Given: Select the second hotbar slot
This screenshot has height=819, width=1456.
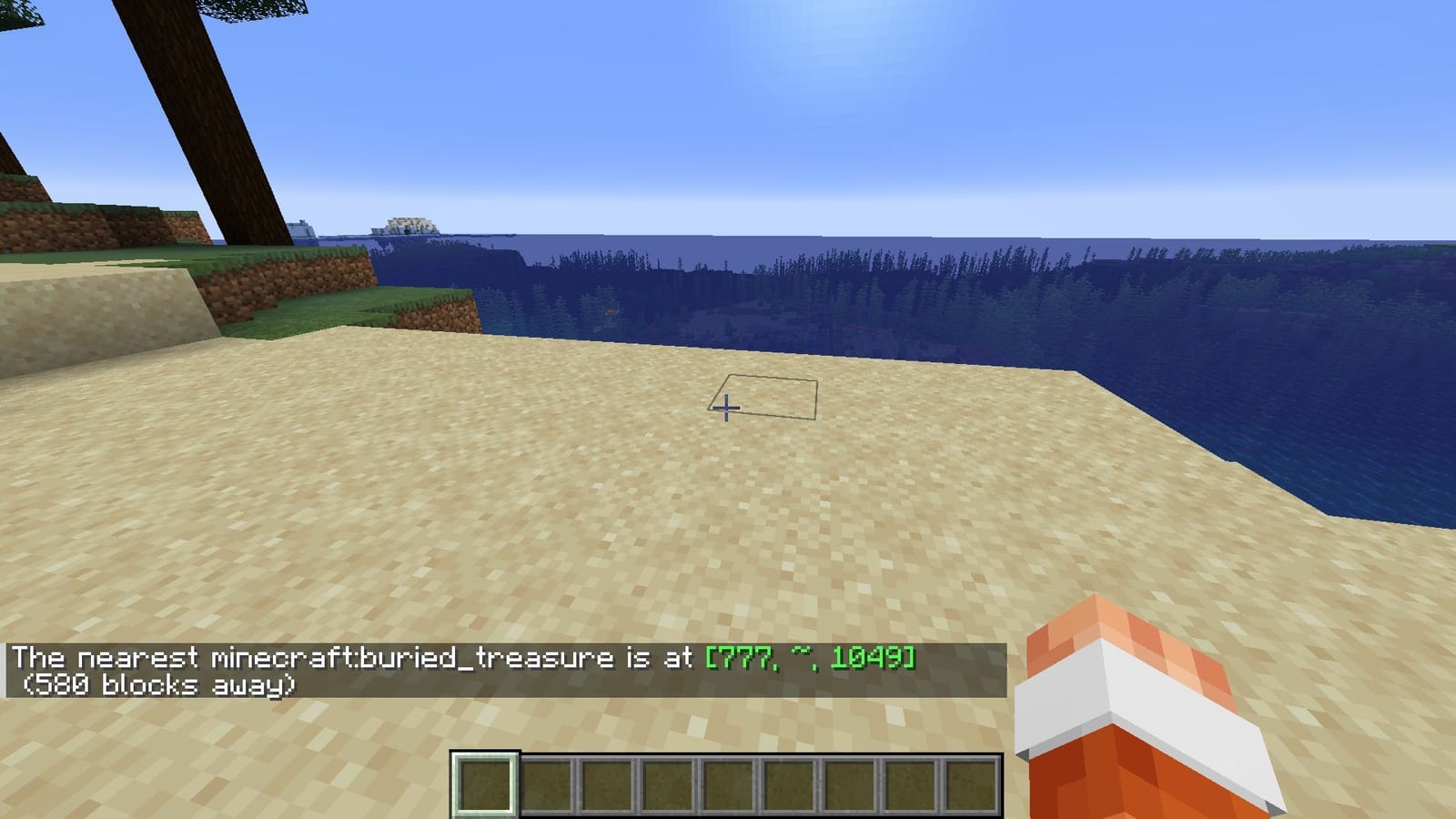Looking at the screenshot, I should pos(548,783).
